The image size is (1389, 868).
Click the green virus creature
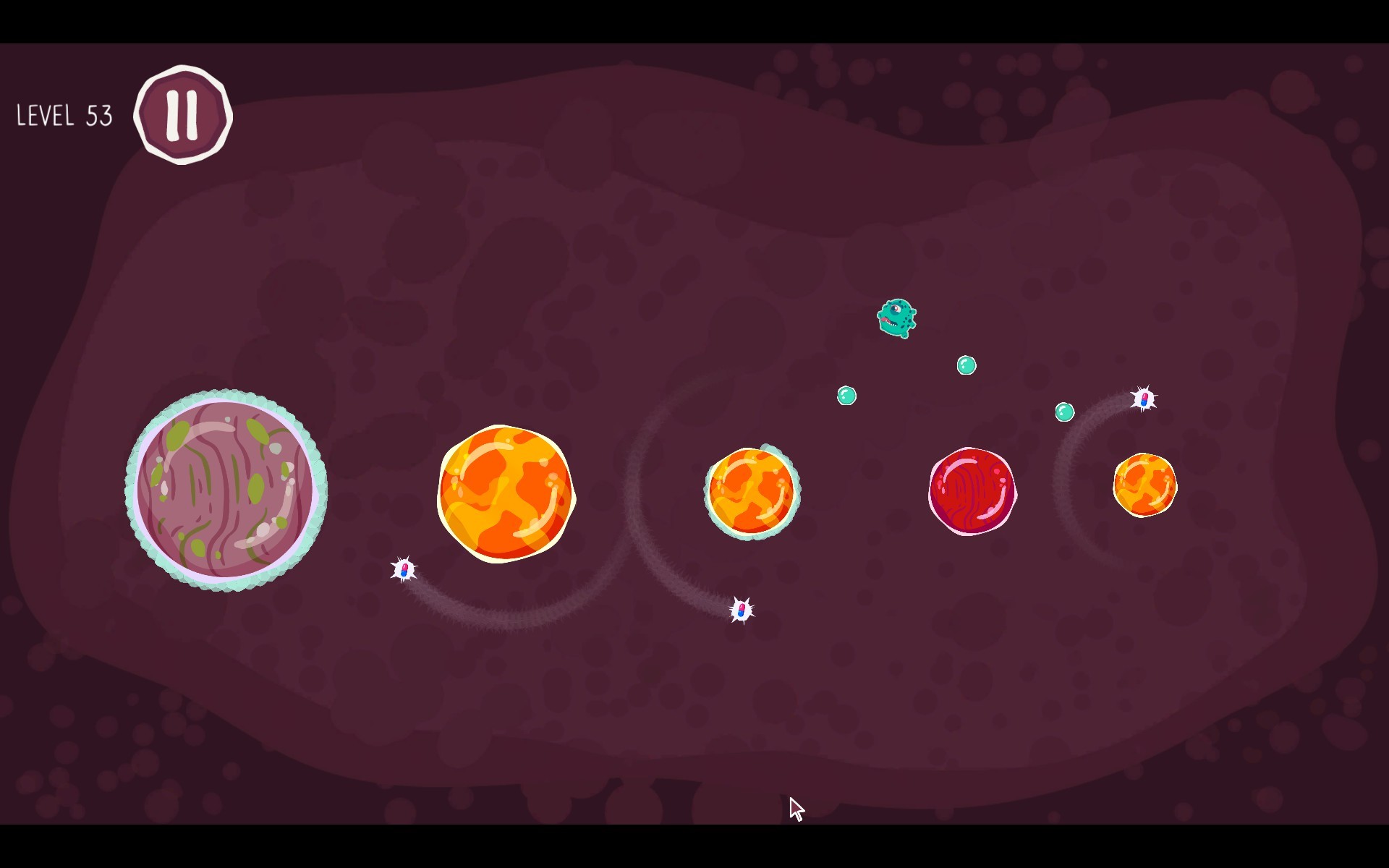pyautogui.click(x=897, y=320)
